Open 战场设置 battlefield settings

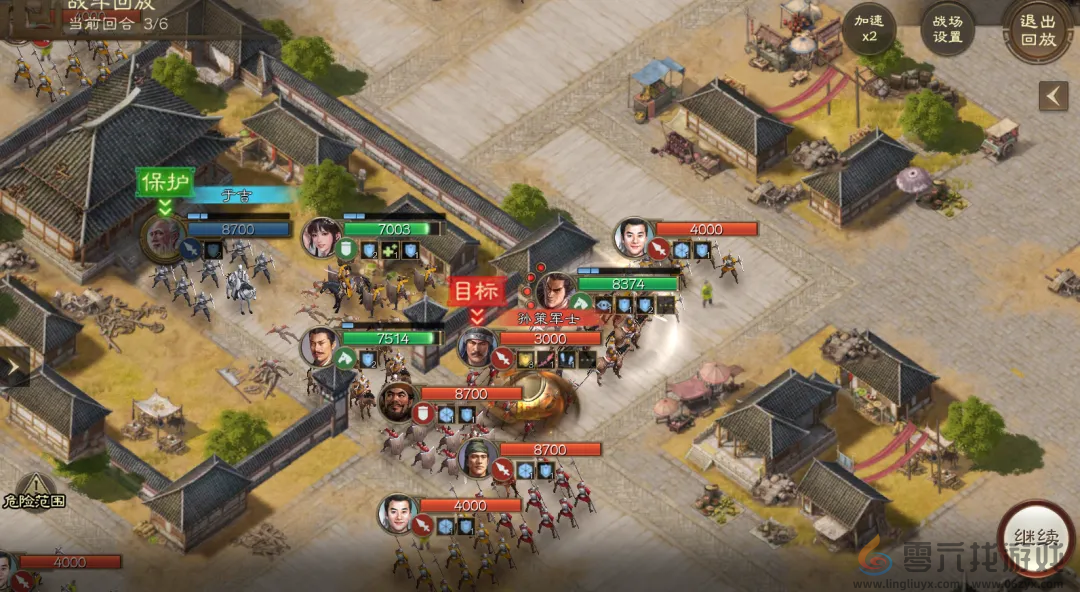pos(947,28)
